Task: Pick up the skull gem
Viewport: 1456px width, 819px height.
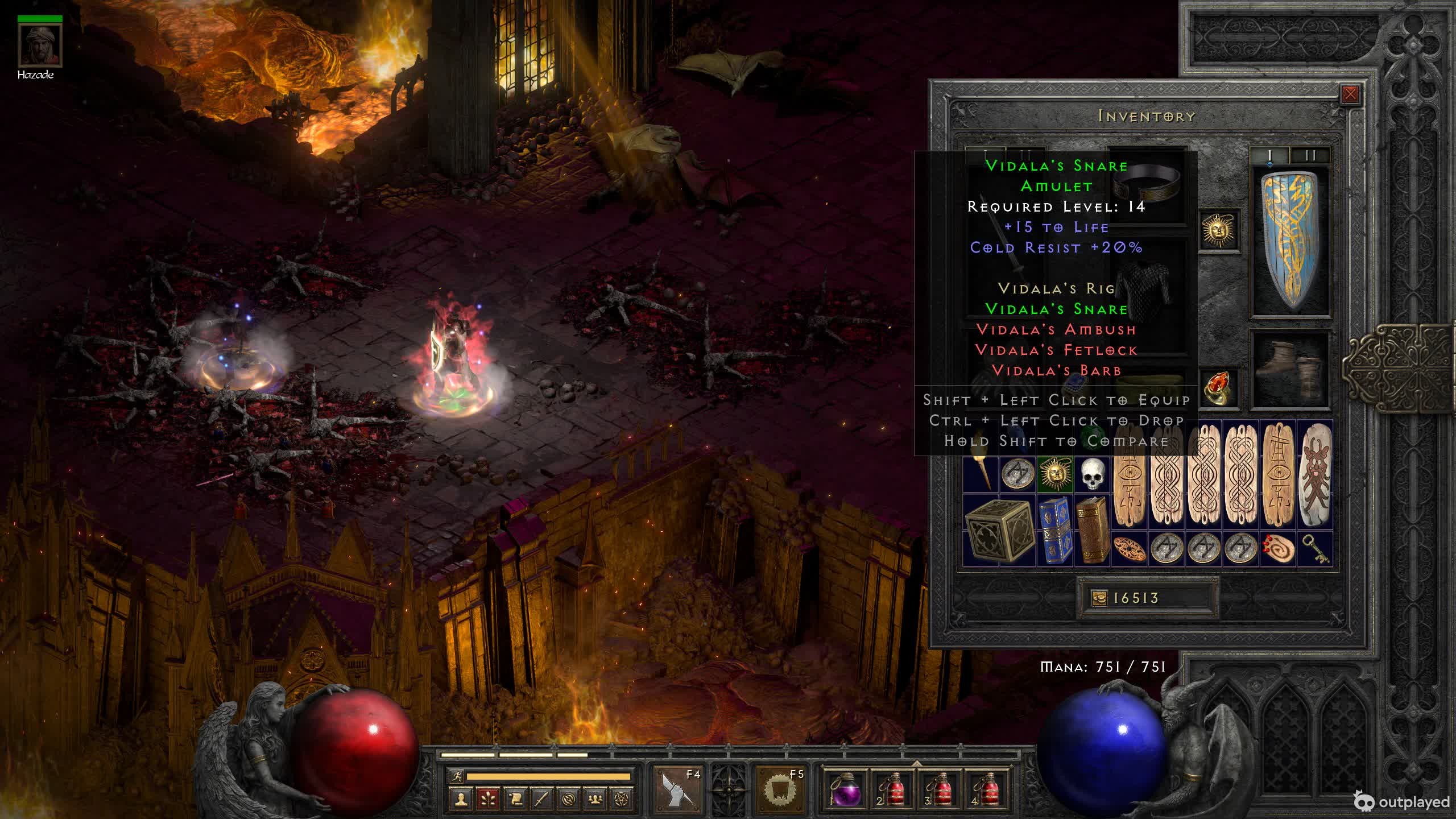Action: point(1091,474)
